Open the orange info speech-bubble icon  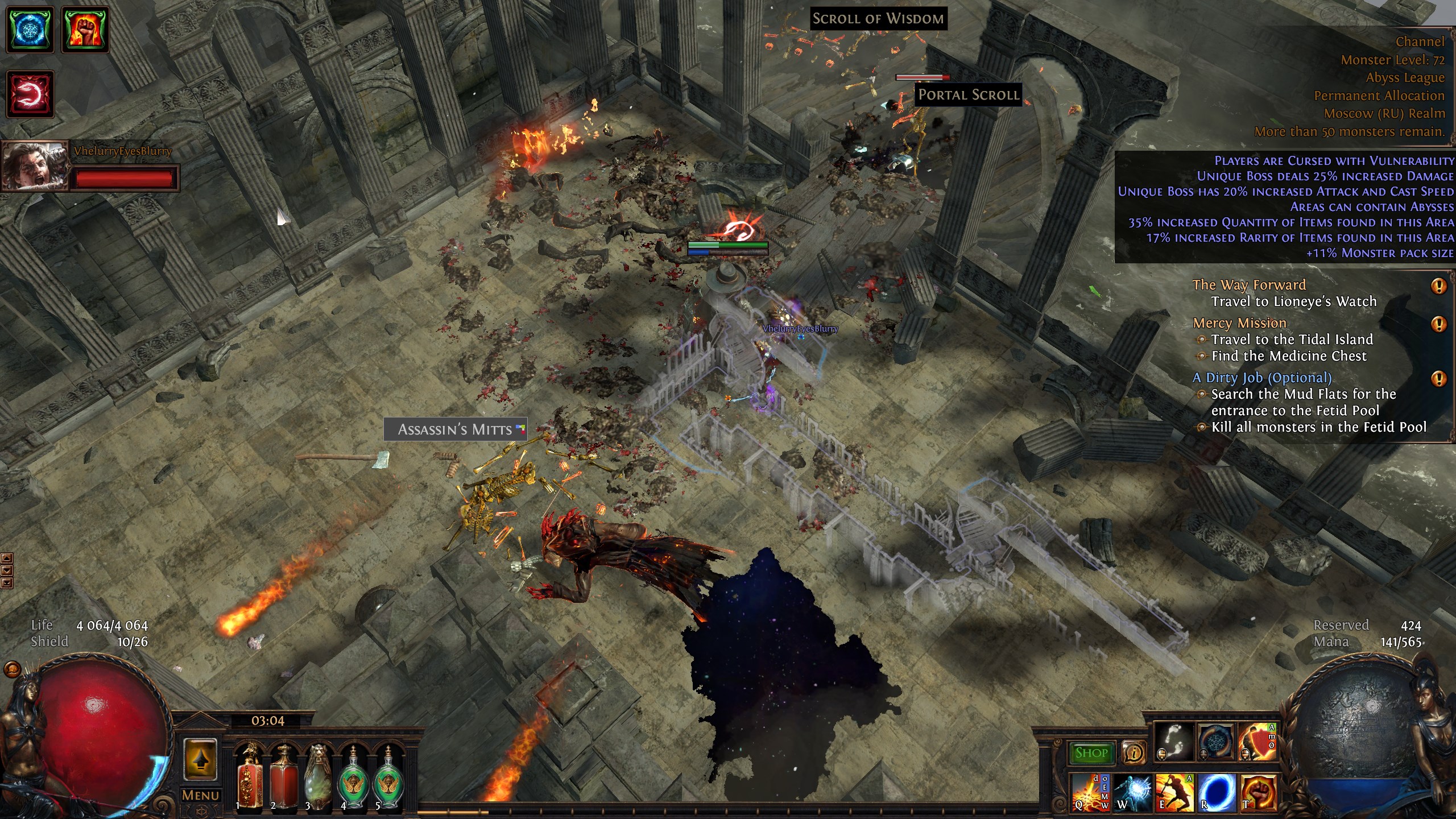[1134, 753]
